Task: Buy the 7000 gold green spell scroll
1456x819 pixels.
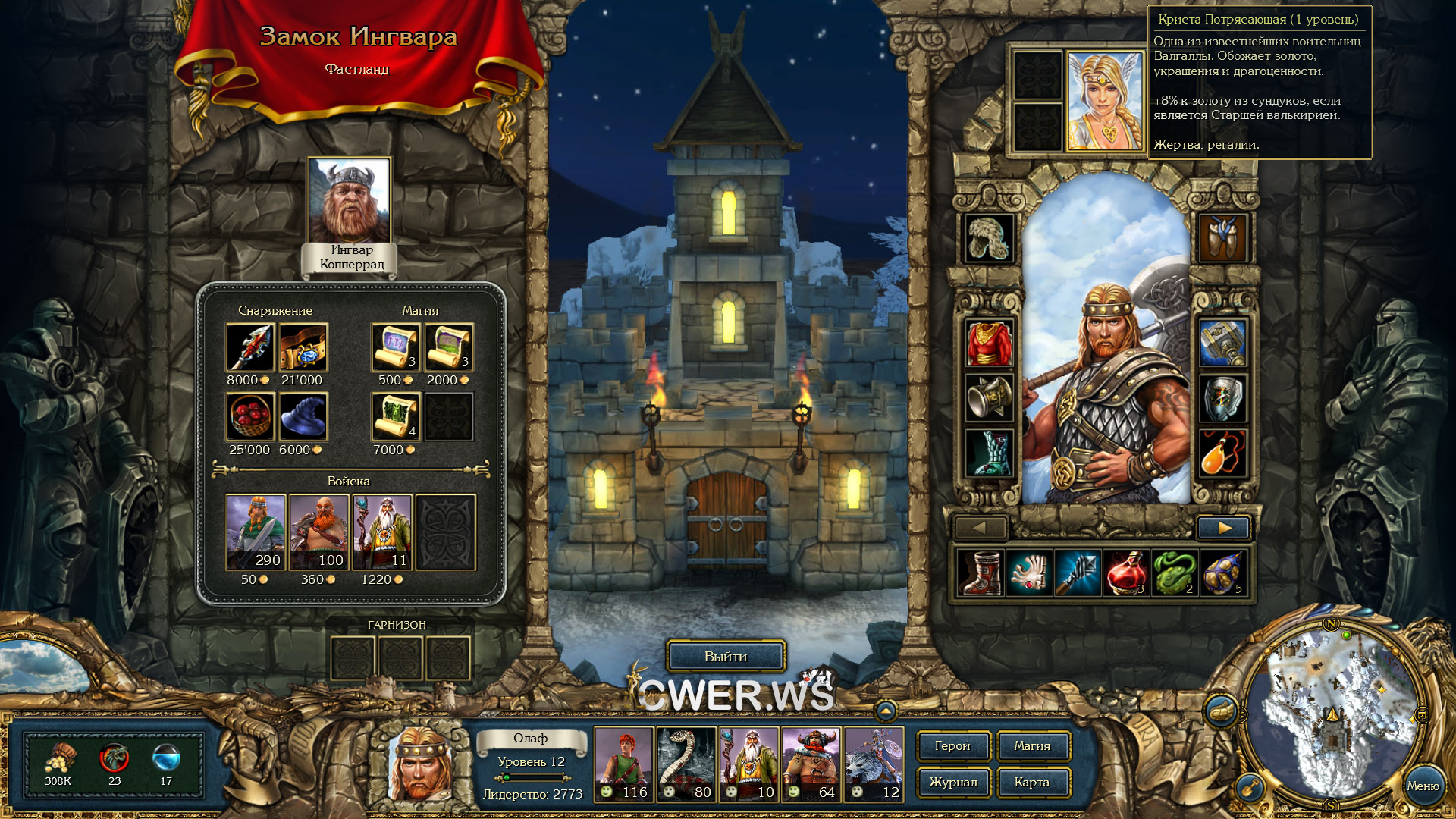Action: [x=395, y=417]
